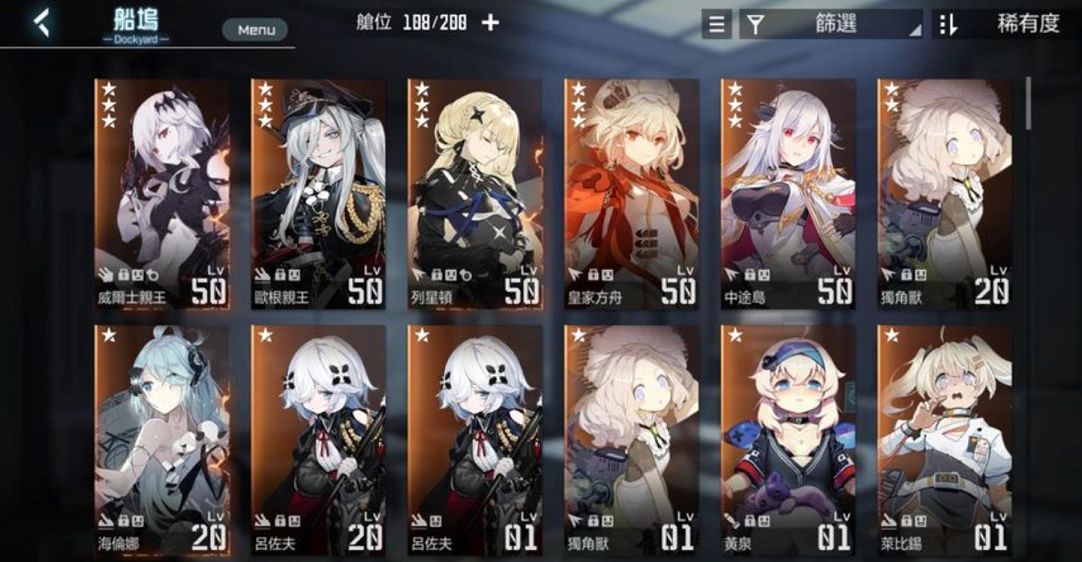Screen dimensions: 1082x562
Task: Go back using the arrow button
Action: click(x=41, y=22)
